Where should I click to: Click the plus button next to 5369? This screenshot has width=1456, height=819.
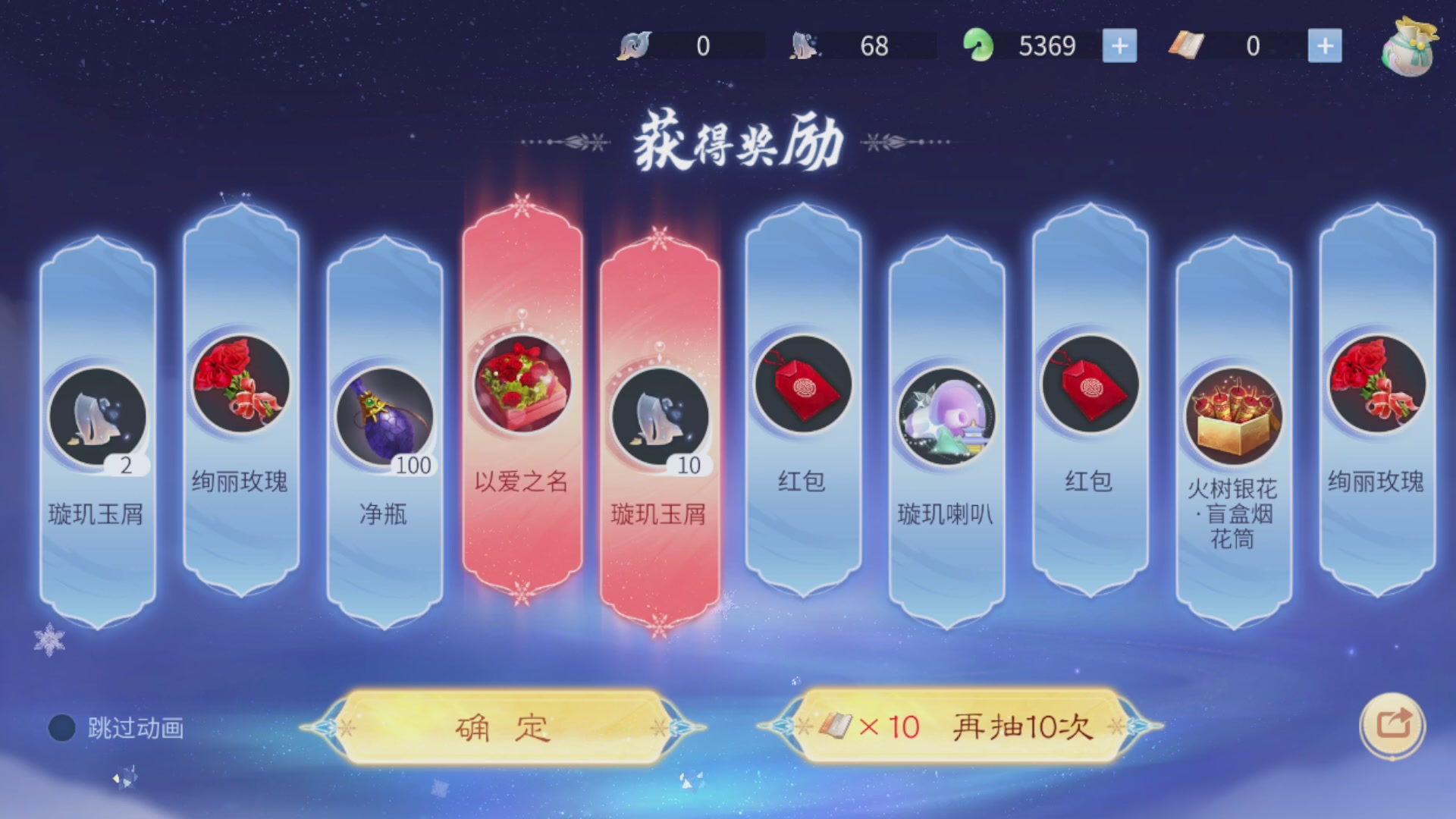tap(1119, 45)
